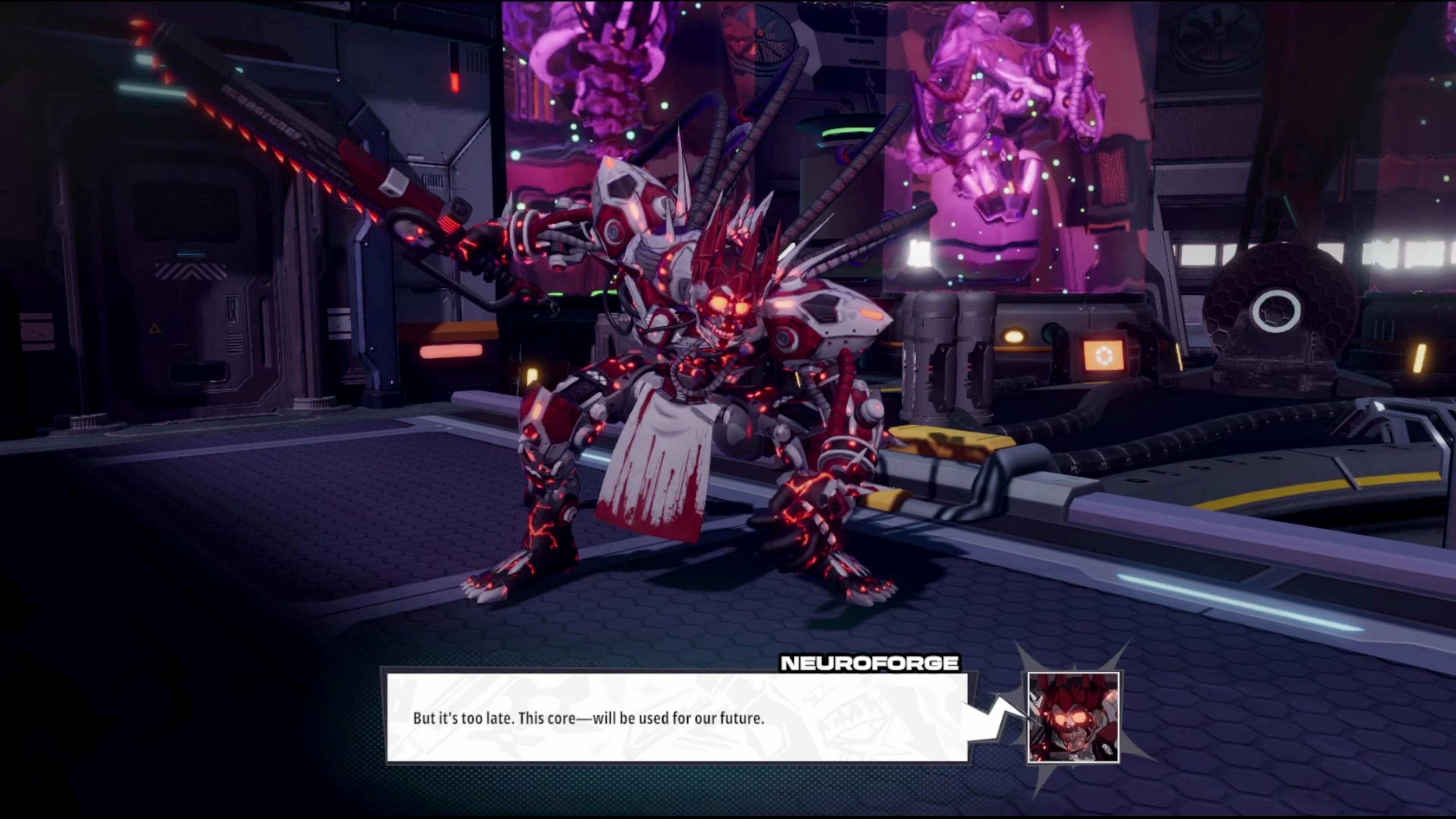This screenshot has width=1456, height=819.
Task: Advance the Neuroforge dialogue text box
Action: (x=676, y=717)
